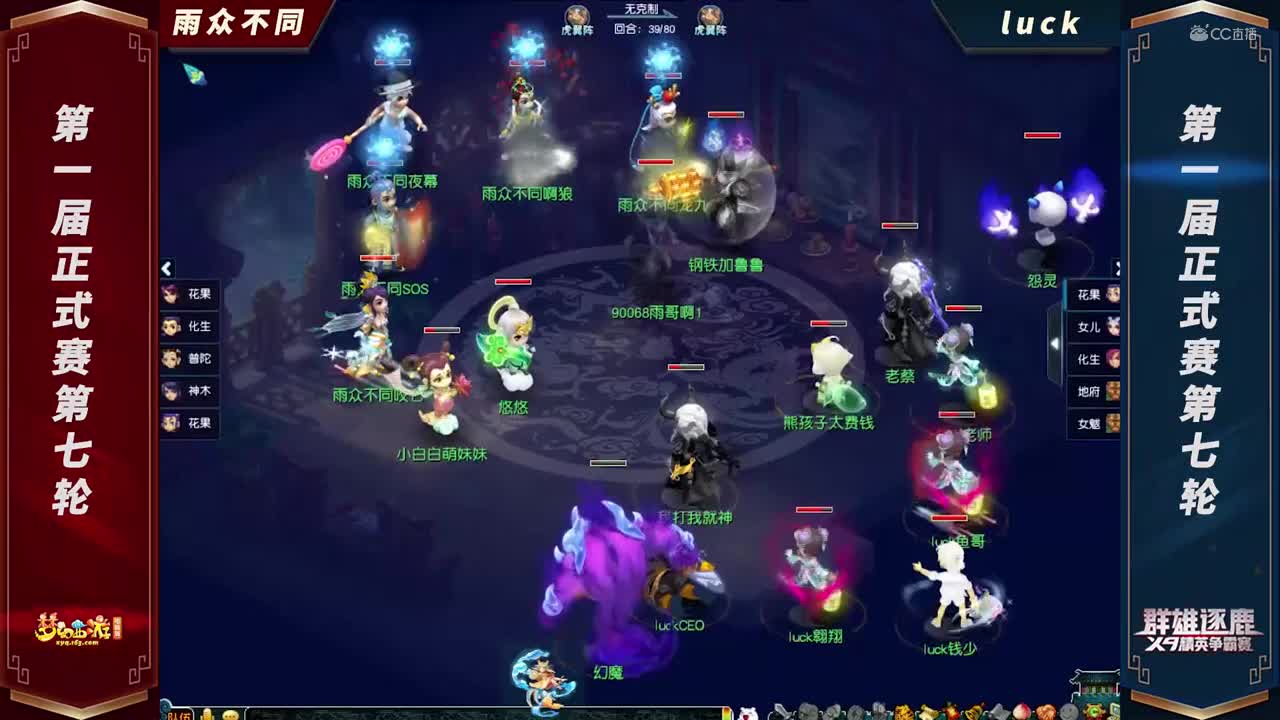Click left team's 虎翼阵 formation icon
Viewport: 1280px width, 720px height.
[576, 14]
